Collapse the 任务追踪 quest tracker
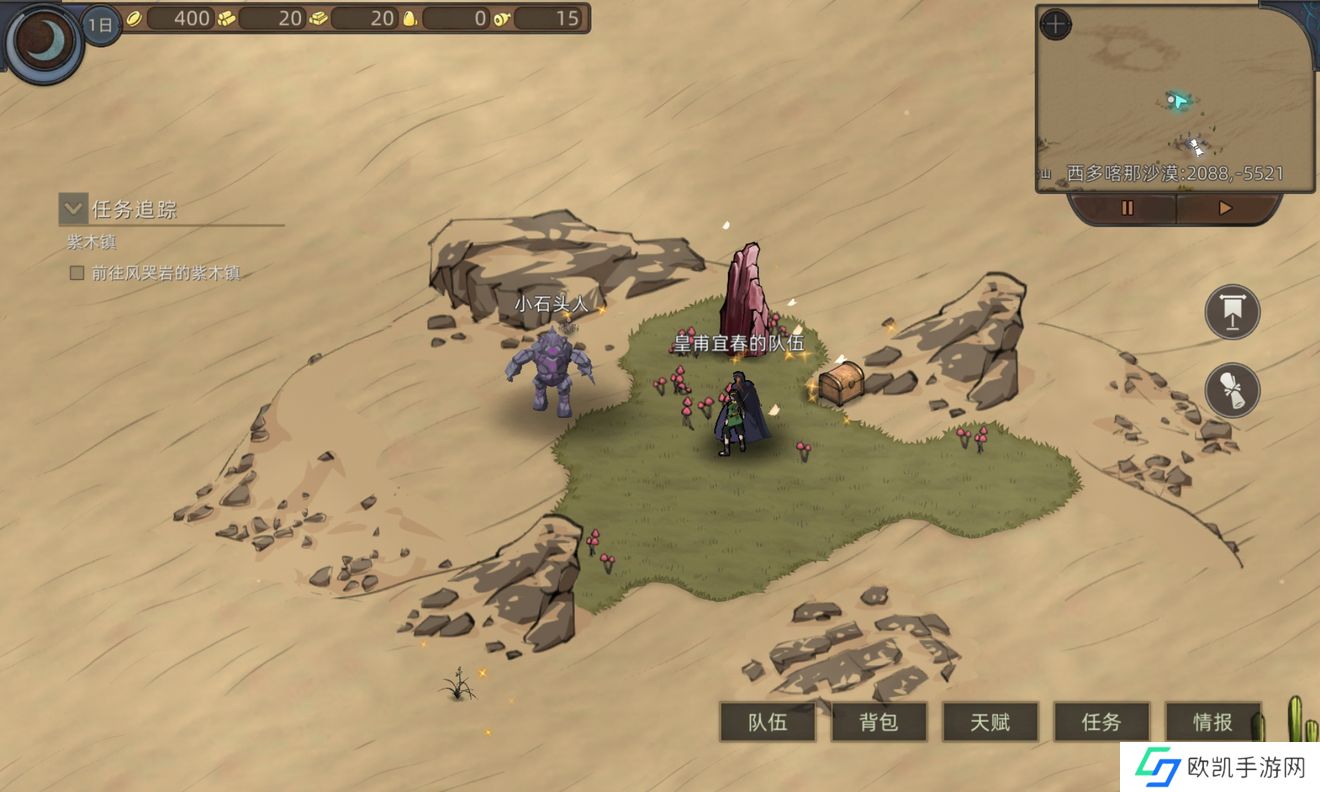 (72, 208)
